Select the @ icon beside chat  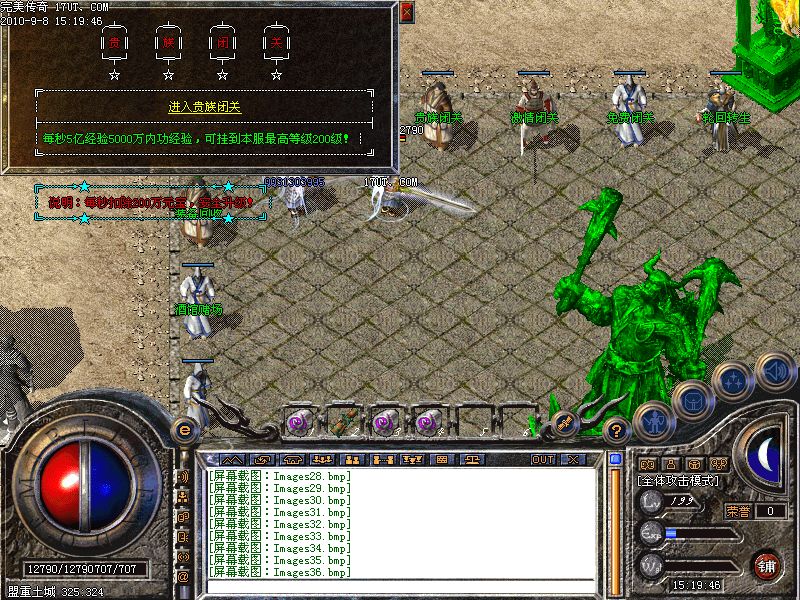click(183, 577)
